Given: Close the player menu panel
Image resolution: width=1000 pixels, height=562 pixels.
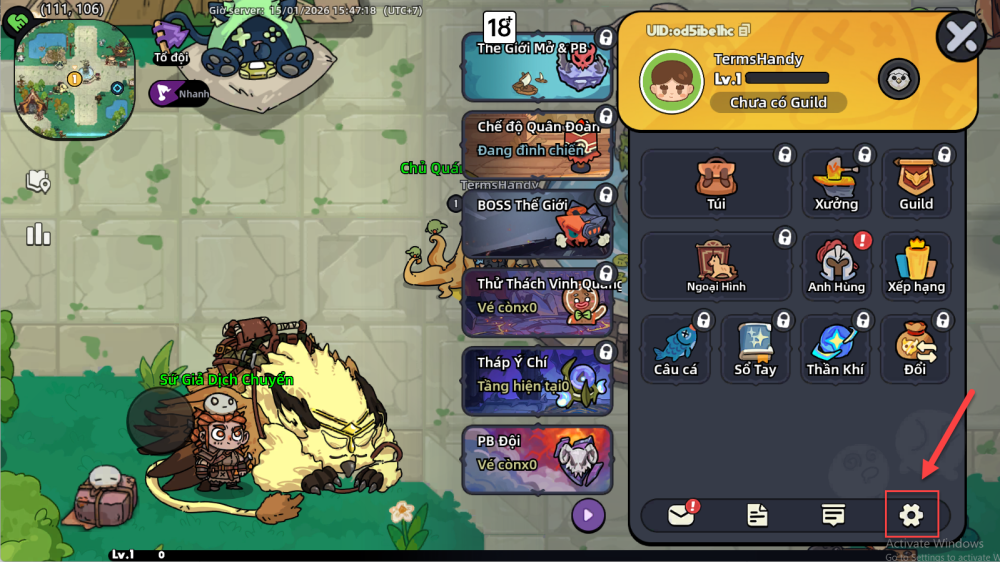Looking at the screenshot, I should [960, 37].
